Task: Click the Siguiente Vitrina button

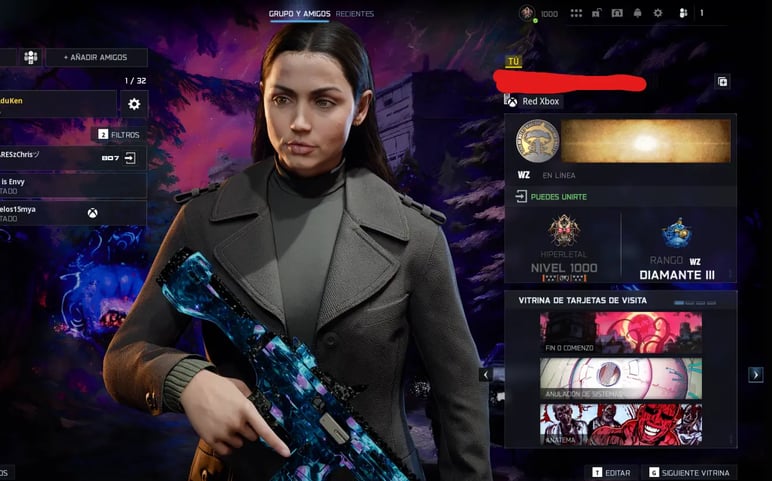Action: click(690, 472)
